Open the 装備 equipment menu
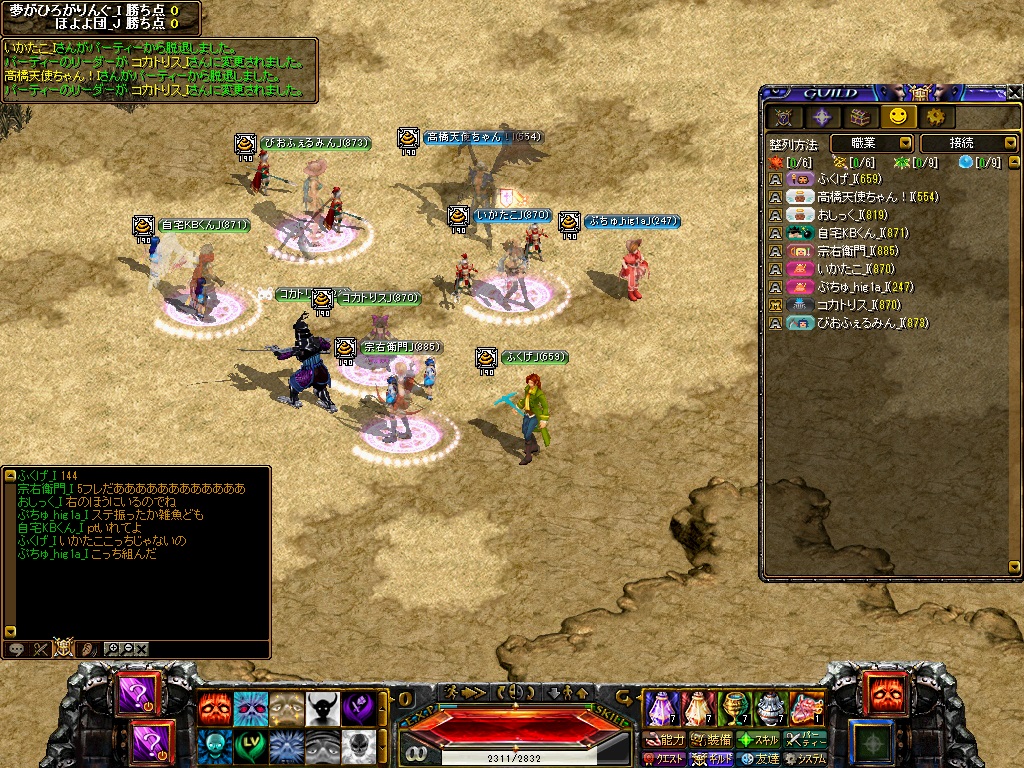This screenshot has height=768, width=1024. coord(710,740)
